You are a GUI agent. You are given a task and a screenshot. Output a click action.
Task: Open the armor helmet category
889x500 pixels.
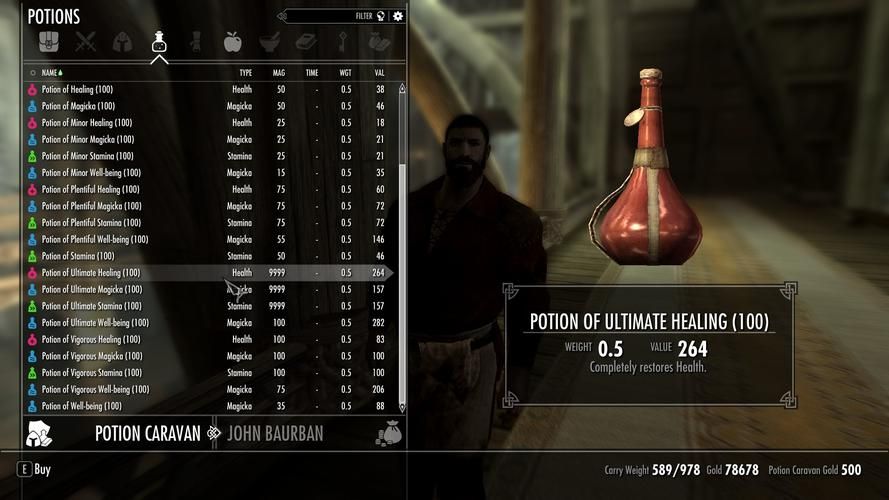coord(121,42)
